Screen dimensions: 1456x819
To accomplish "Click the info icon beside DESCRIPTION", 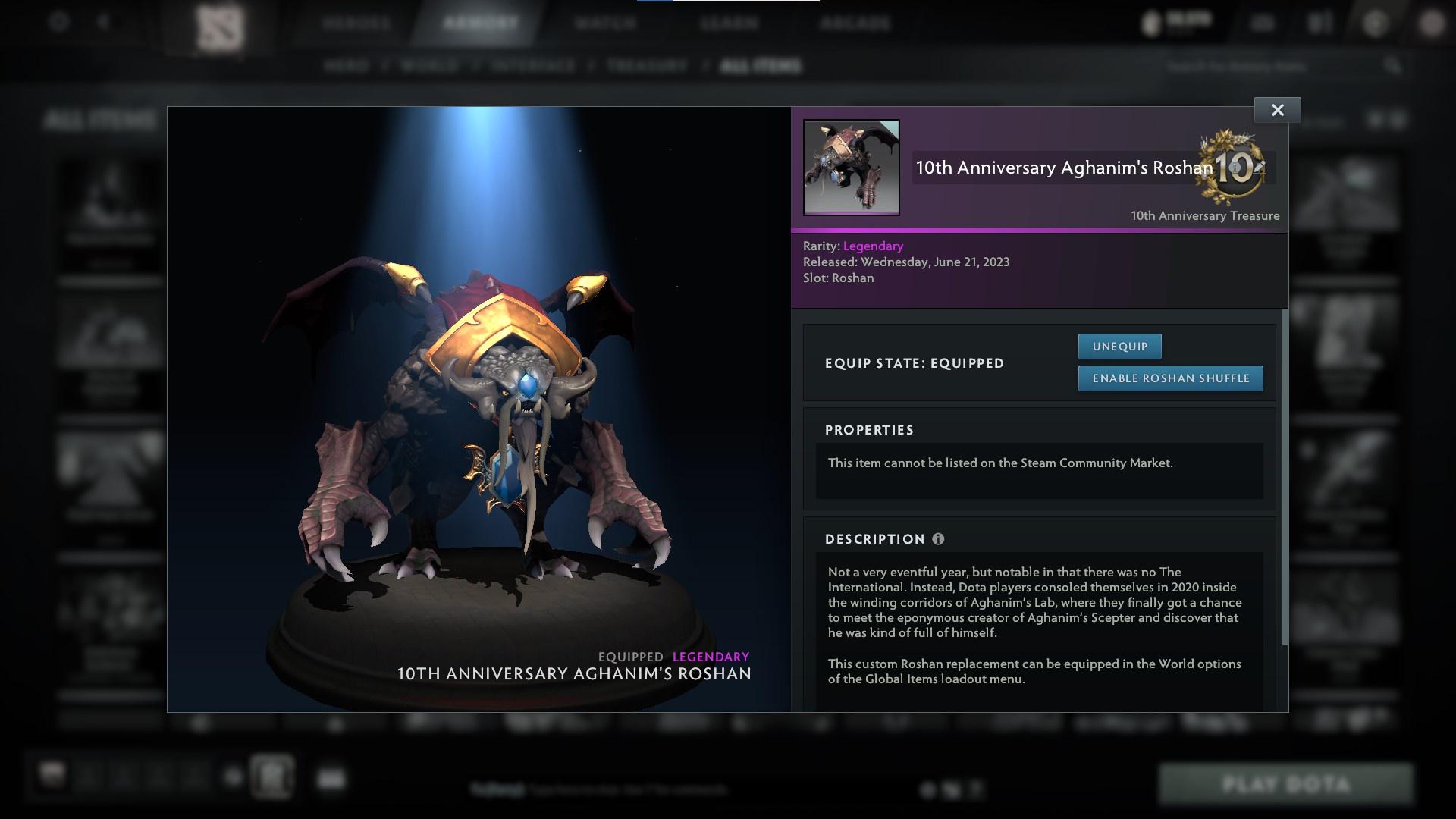I will click(x=939, y=539).
